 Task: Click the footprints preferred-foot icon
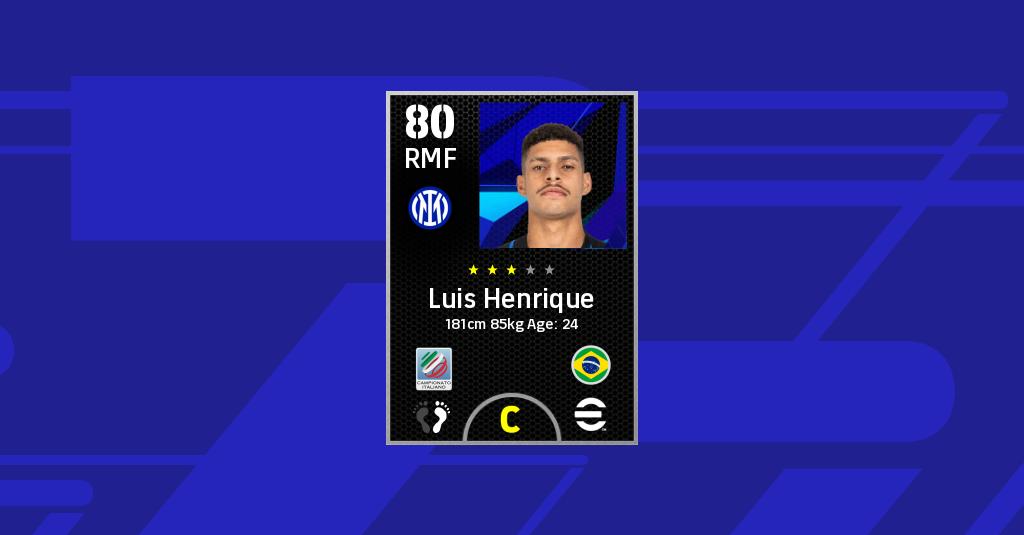433,416
